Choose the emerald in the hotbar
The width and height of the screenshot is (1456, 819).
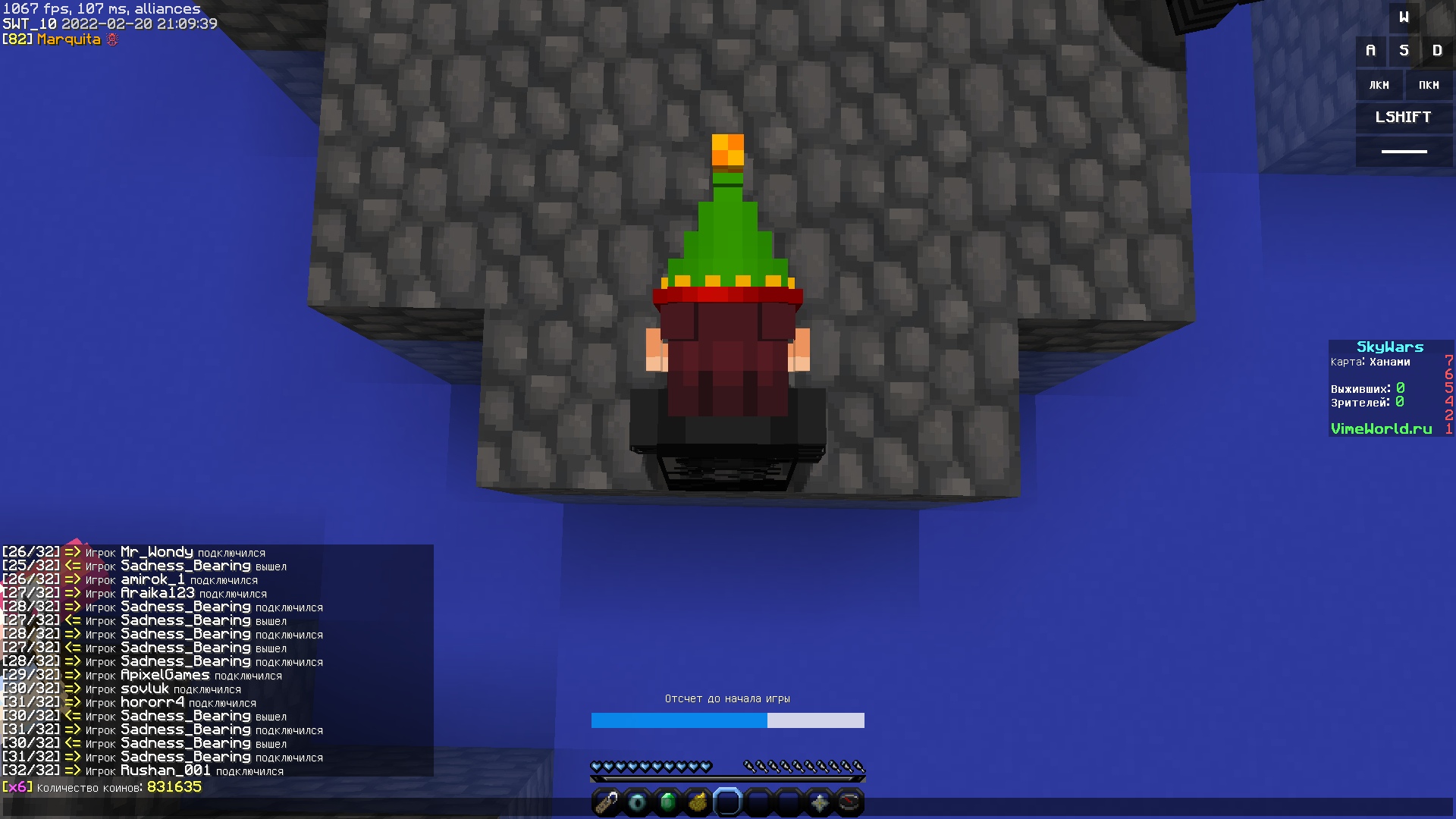[667, 802]
